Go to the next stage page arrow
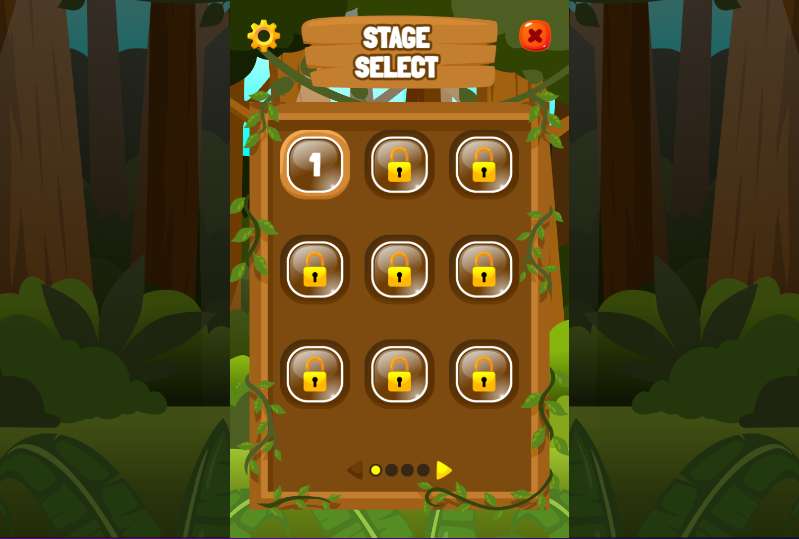This screenshot has width=799, height=539. (444, 470)
